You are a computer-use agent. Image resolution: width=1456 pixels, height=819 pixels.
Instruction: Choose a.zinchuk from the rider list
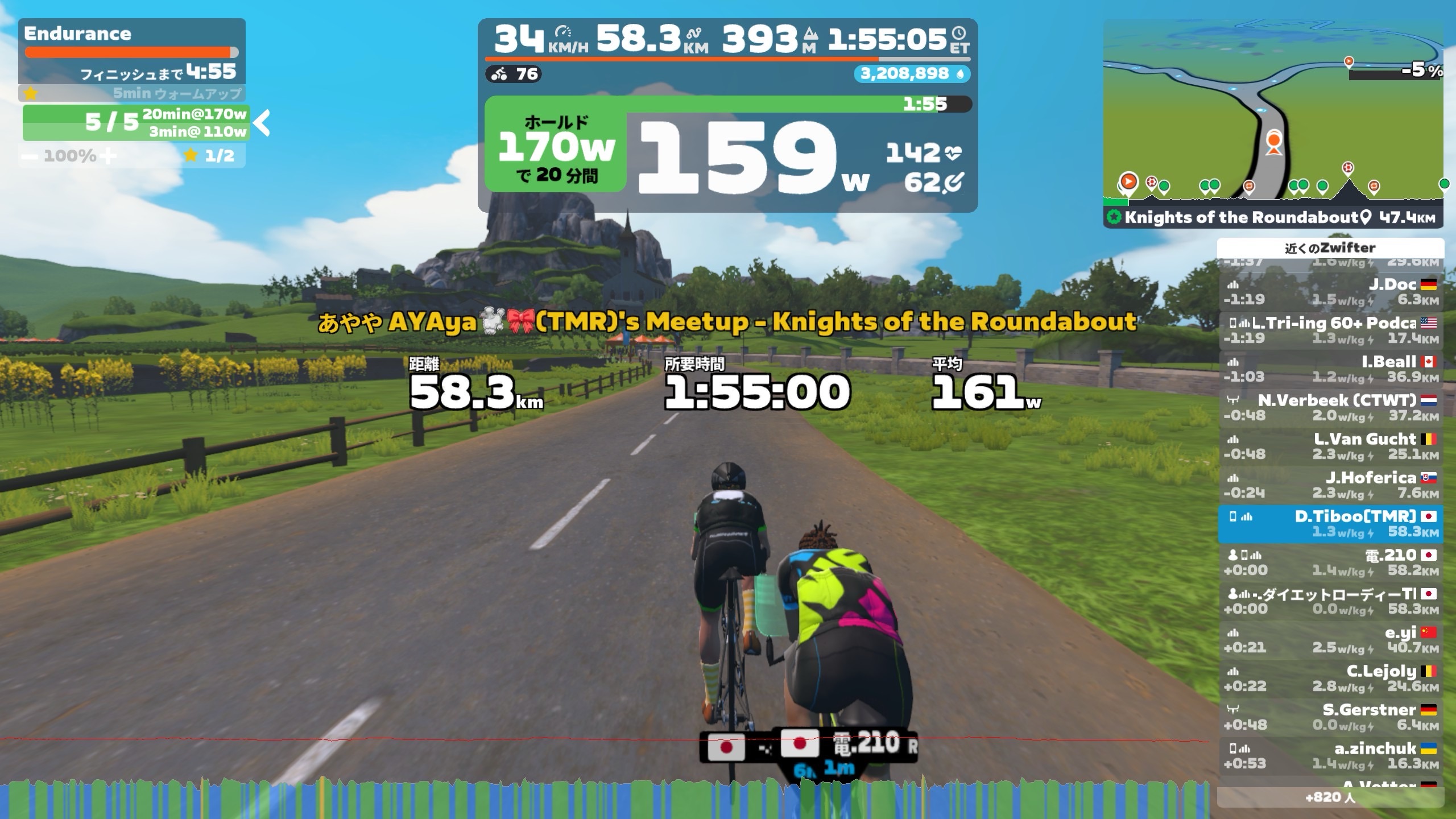point(1330,756)
